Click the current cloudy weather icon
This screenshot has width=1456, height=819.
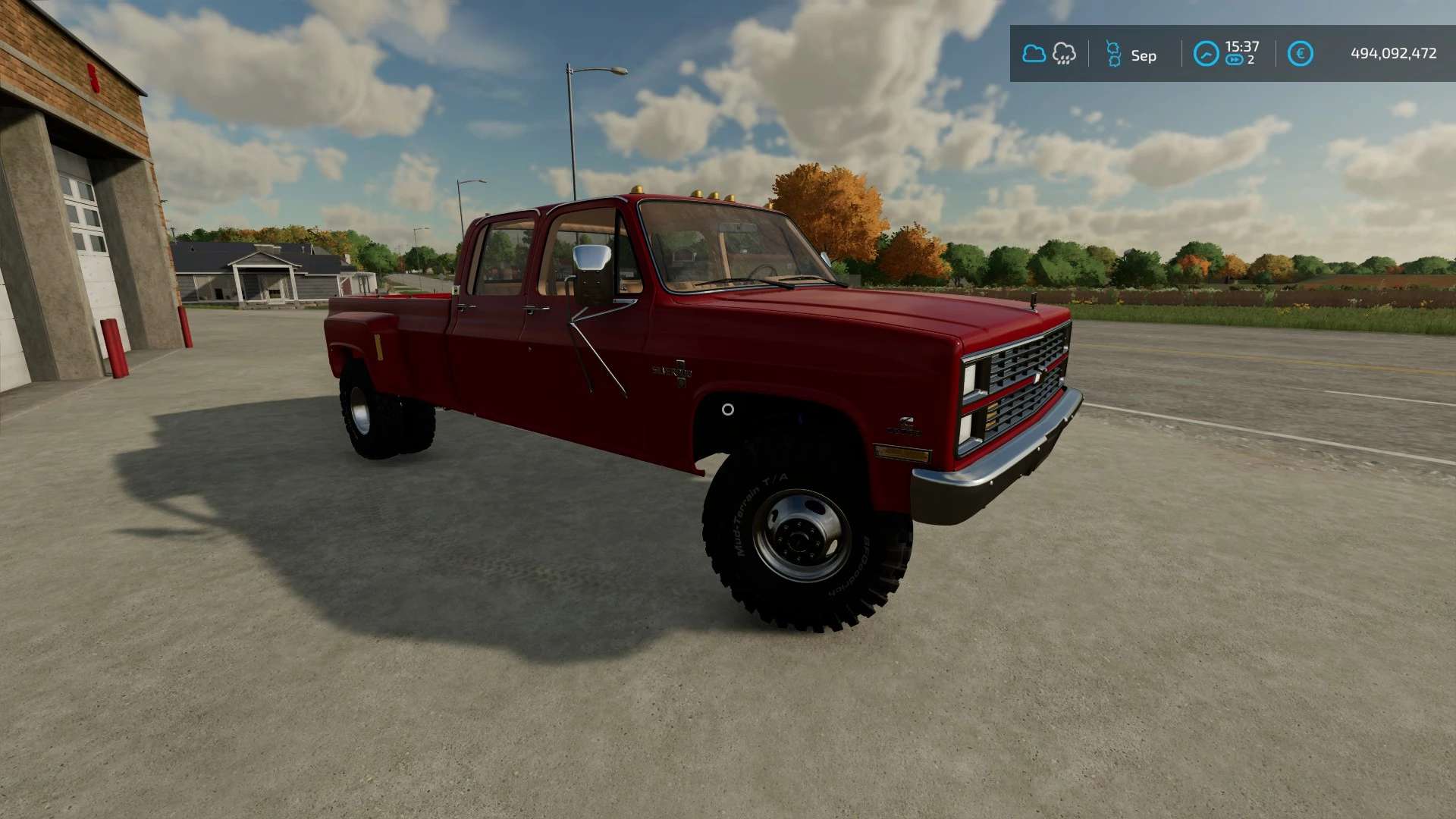pos(1034,54)
